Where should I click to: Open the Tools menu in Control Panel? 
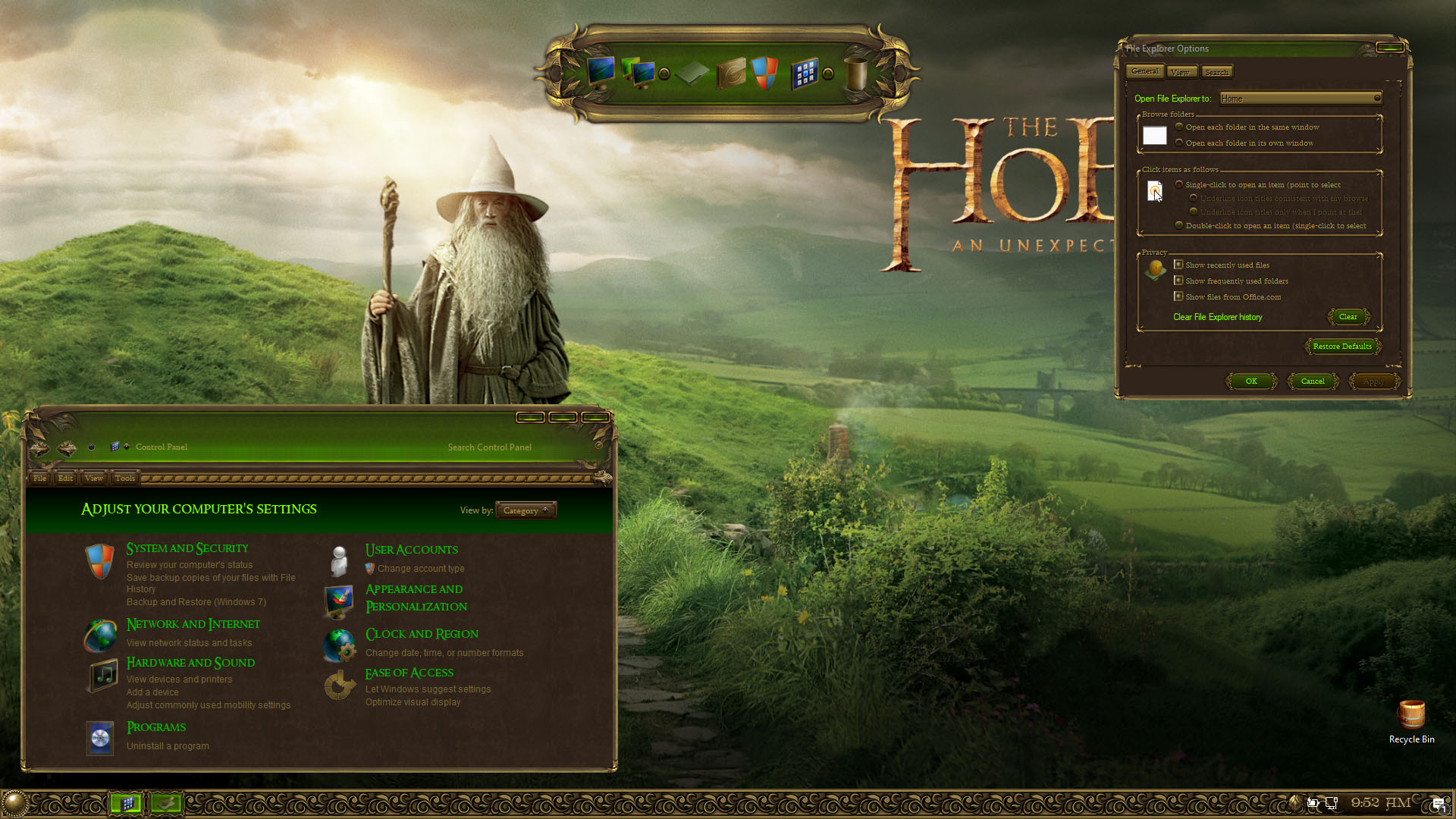click(125, 479)
